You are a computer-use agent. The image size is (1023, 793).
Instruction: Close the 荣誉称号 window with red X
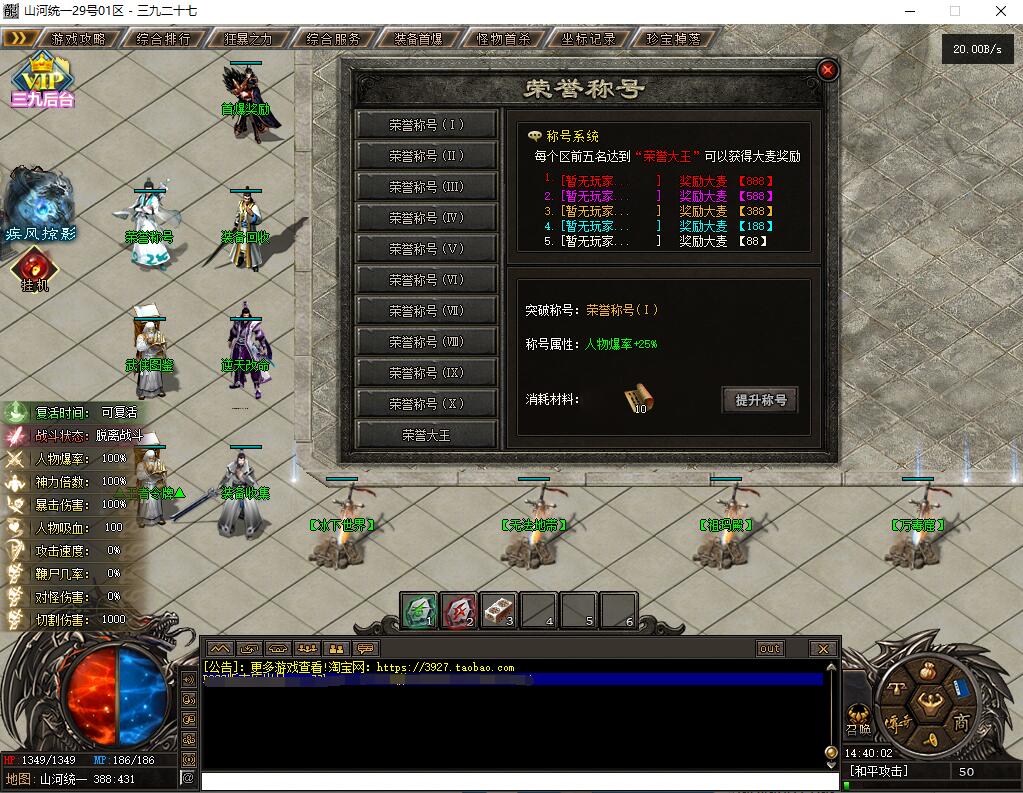pos(827,70)
